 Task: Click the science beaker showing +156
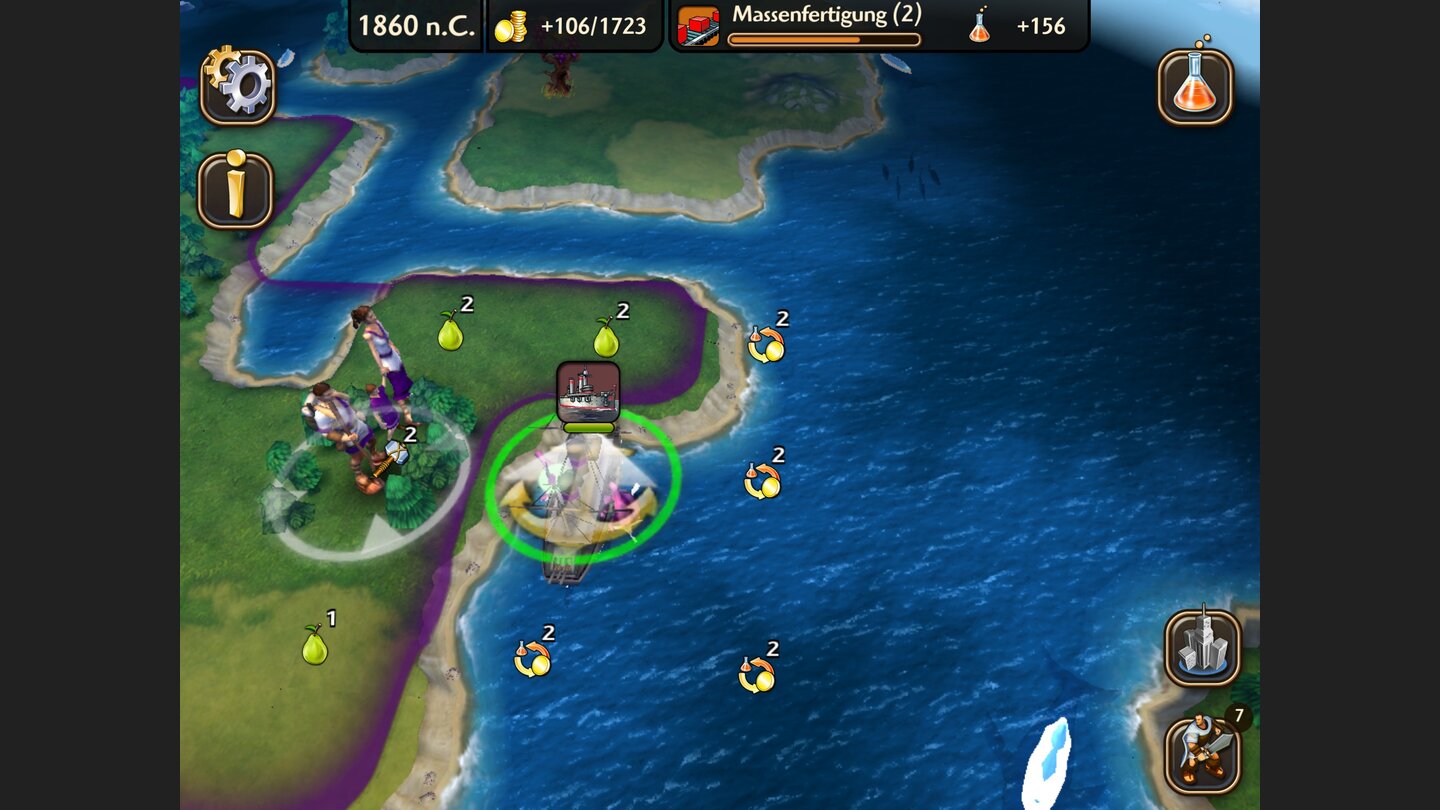978,26
